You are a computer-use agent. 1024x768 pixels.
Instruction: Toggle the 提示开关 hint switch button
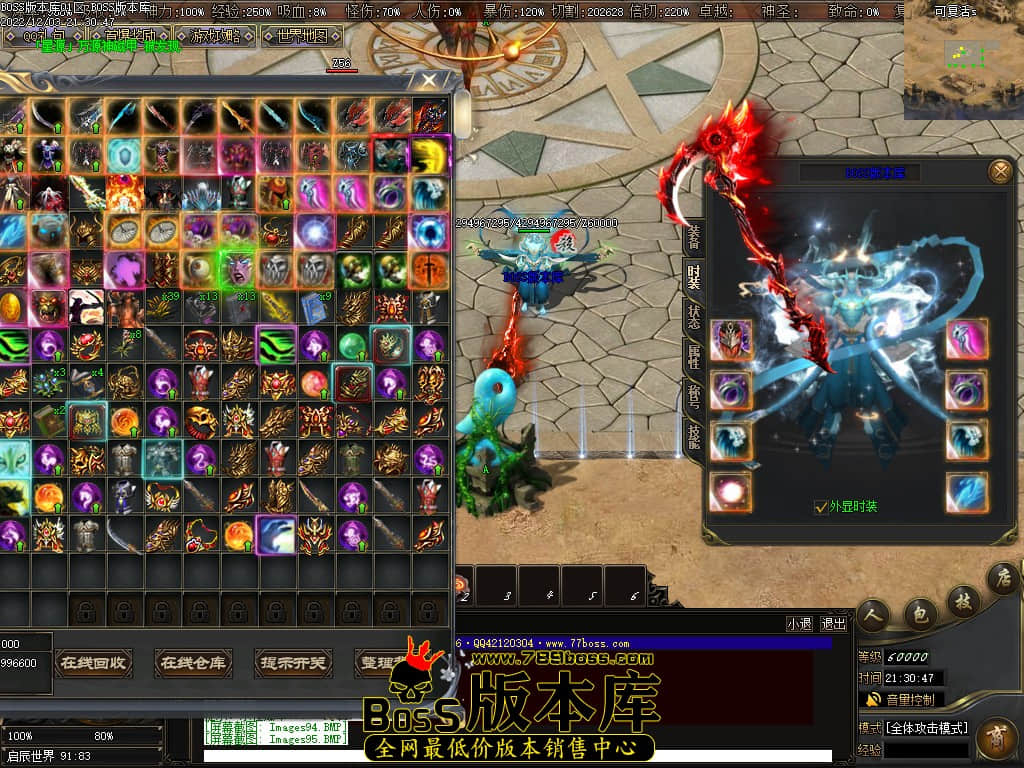pos(293,662)
